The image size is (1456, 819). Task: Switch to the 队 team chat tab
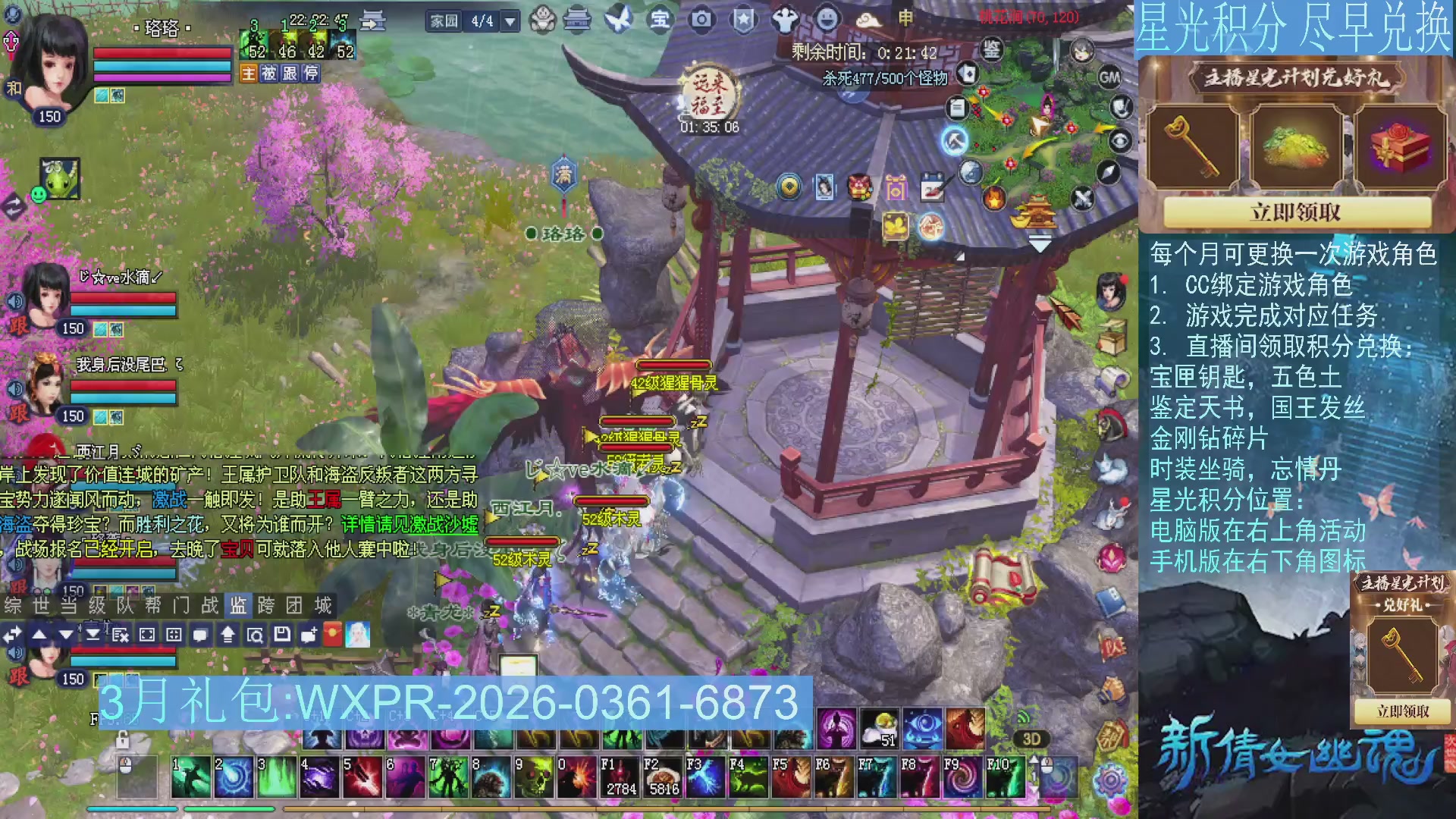click(x=122, y=604)
